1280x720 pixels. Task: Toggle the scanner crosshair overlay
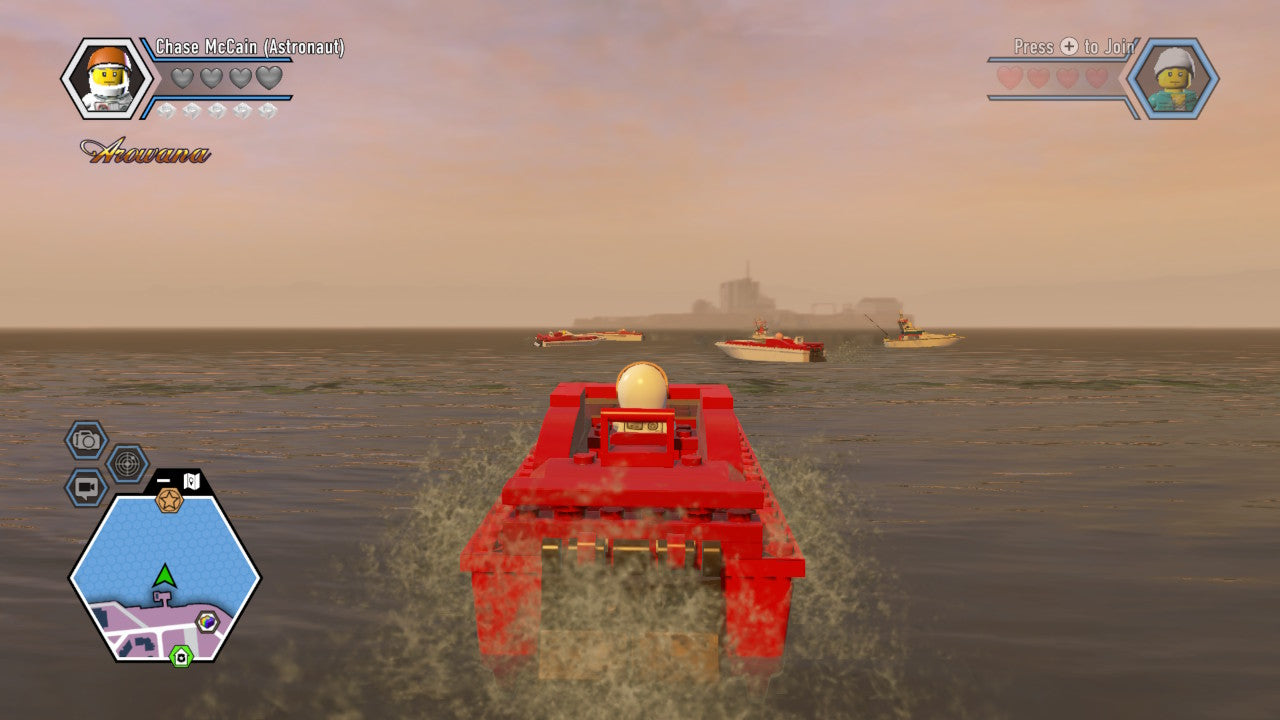coord(125,462)
